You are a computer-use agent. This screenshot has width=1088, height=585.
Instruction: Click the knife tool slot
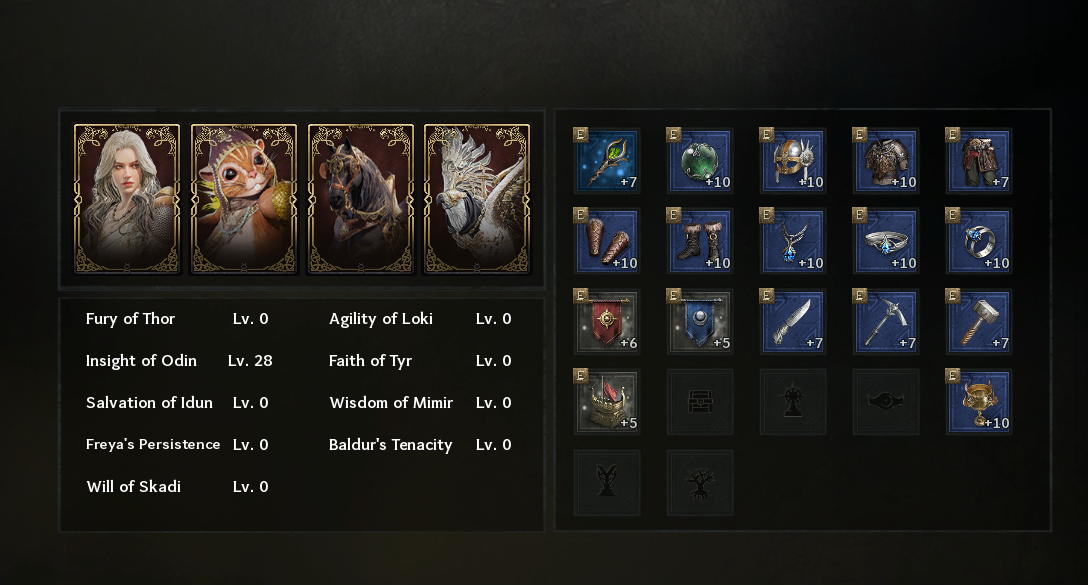(x=793, y=322)
